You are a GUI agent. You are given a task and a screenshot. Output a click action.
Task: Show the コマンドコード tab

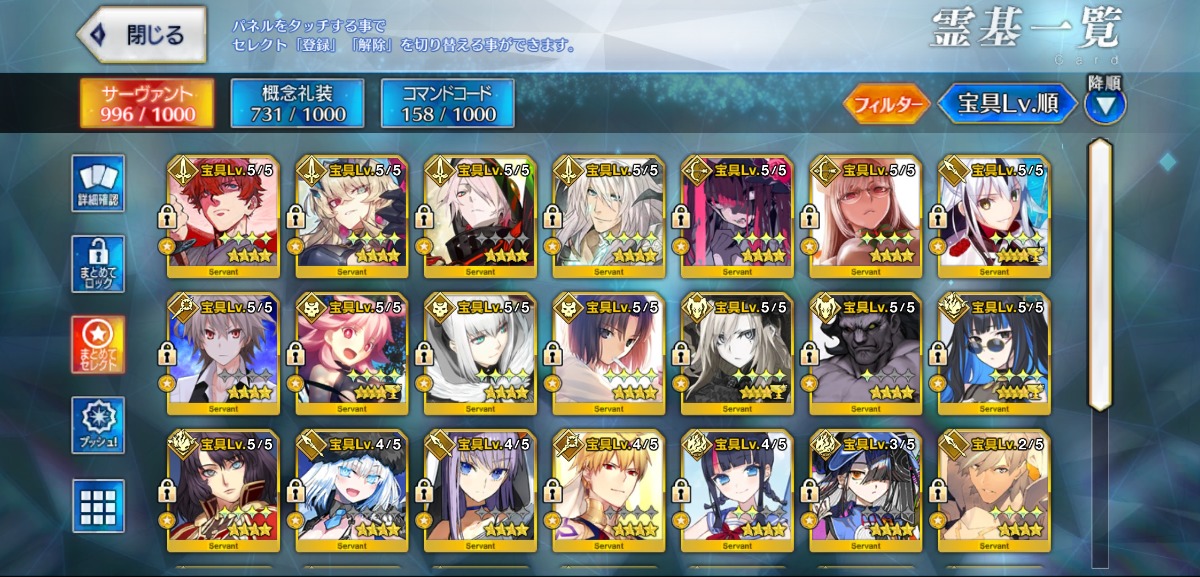point(448,103)
